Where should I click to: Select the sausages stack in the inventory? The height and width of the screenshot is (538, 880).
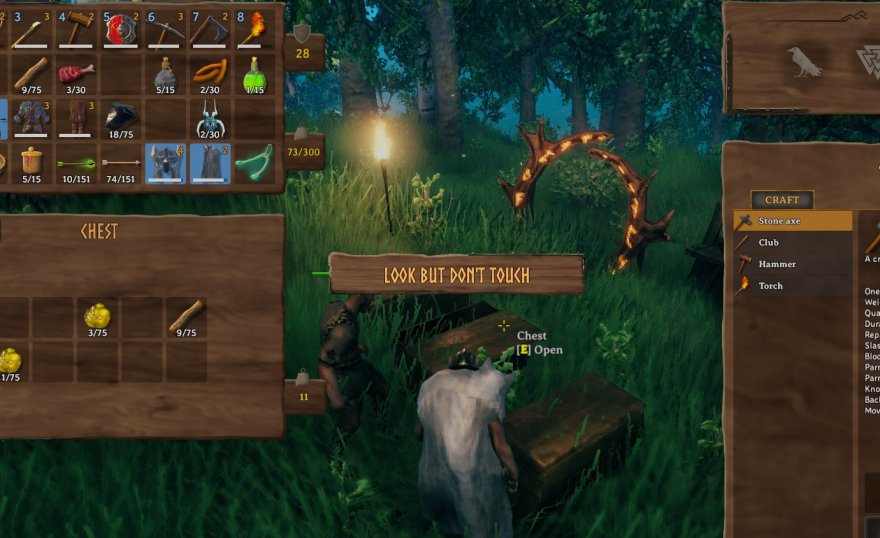pos(210,73)
